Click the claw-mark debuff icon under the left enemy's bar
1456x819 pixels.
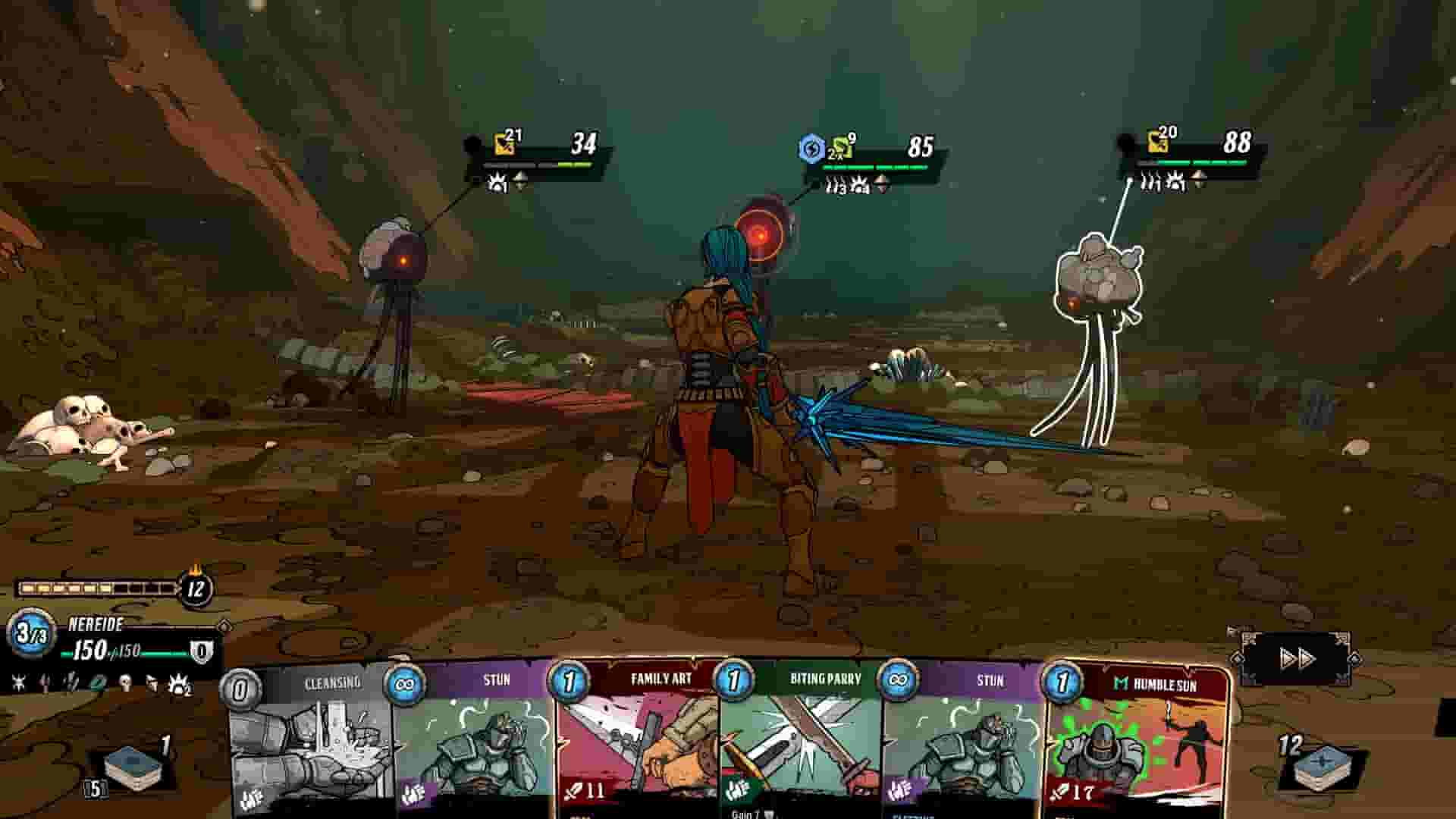pyautogui.click(x=497, y=182)
